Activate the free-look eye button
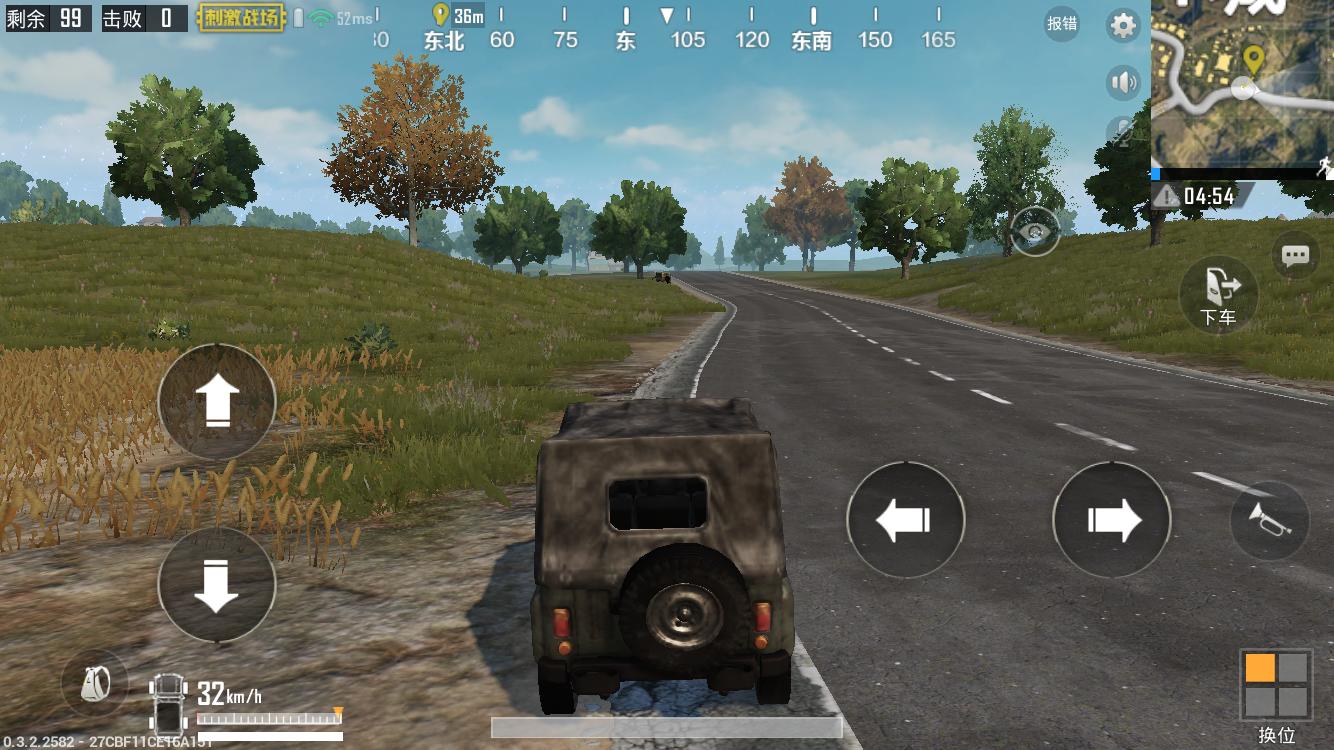1334x750 pixels. pos(1035,232)
